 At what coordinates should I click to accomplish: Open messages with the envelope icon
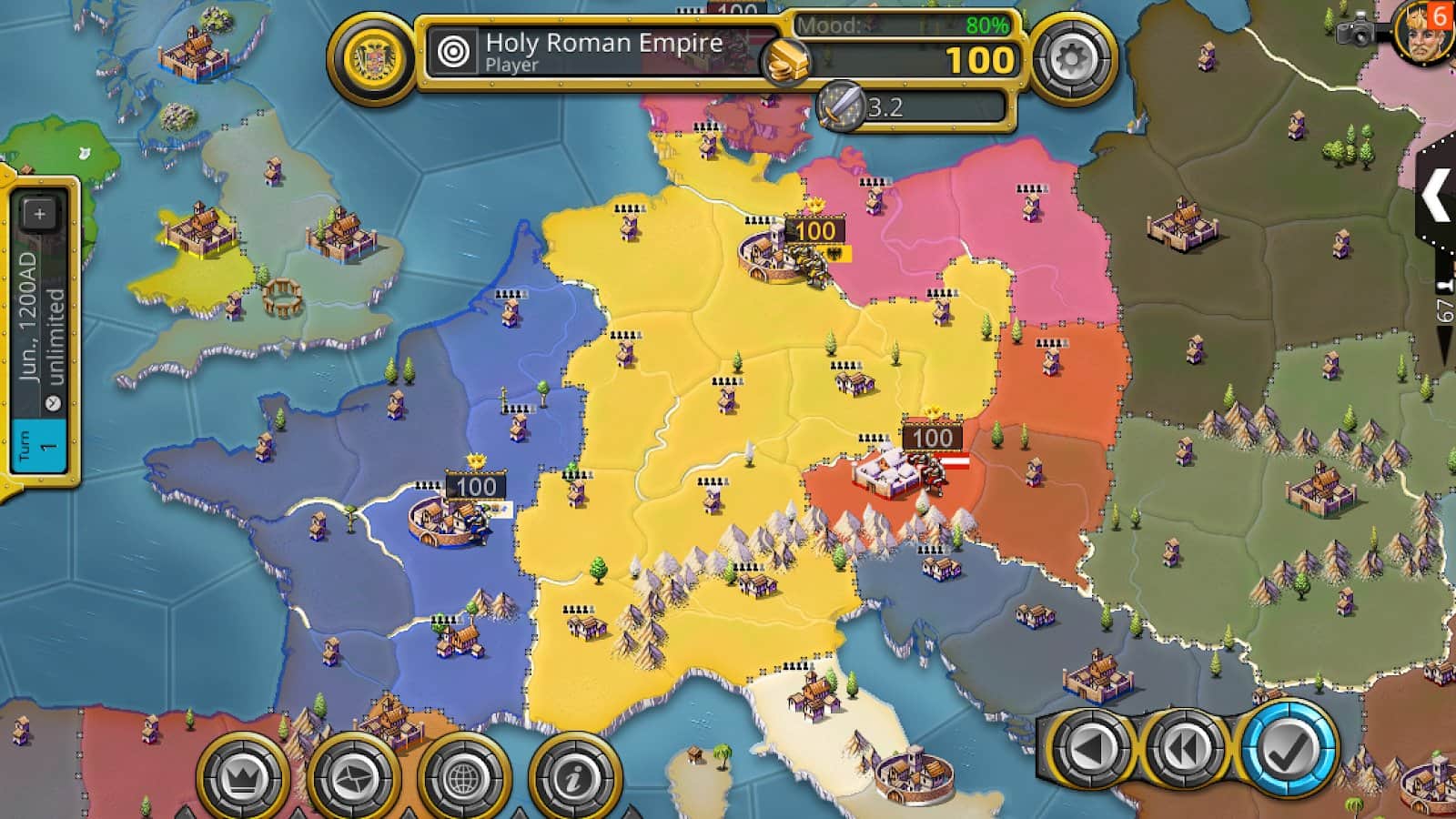tap(346, 776)
